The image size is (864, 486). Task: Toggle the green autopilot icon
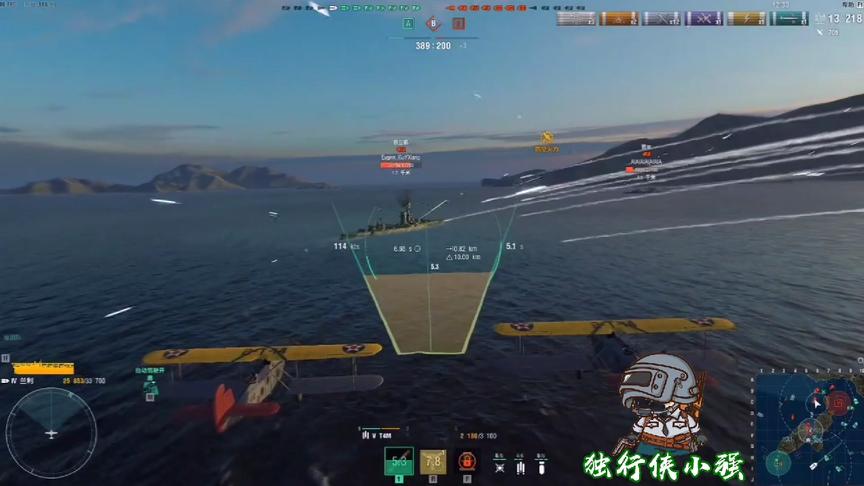[x=150, y=382]
